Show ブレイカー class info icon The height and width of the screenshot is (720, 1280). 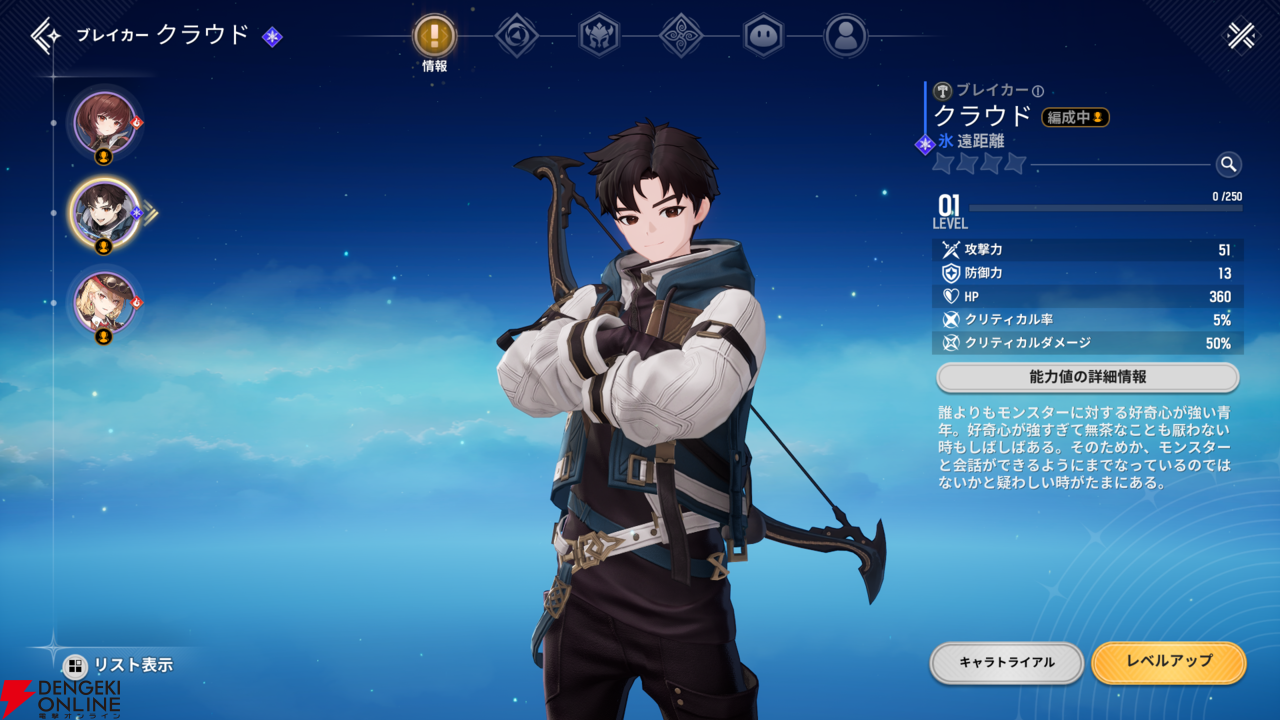1038,91
